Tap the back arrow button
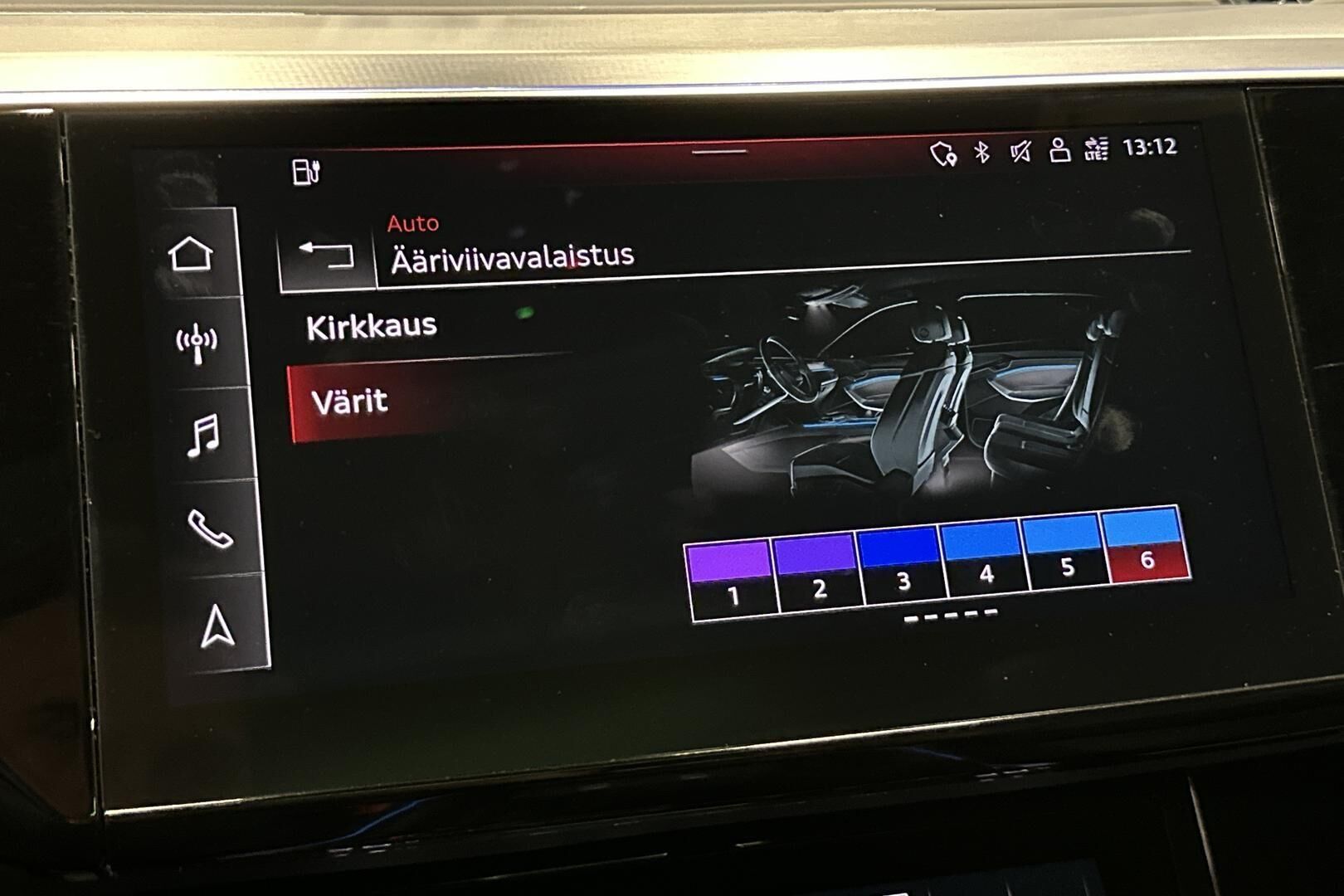The image size is (1344, 896). click(326, 255)
